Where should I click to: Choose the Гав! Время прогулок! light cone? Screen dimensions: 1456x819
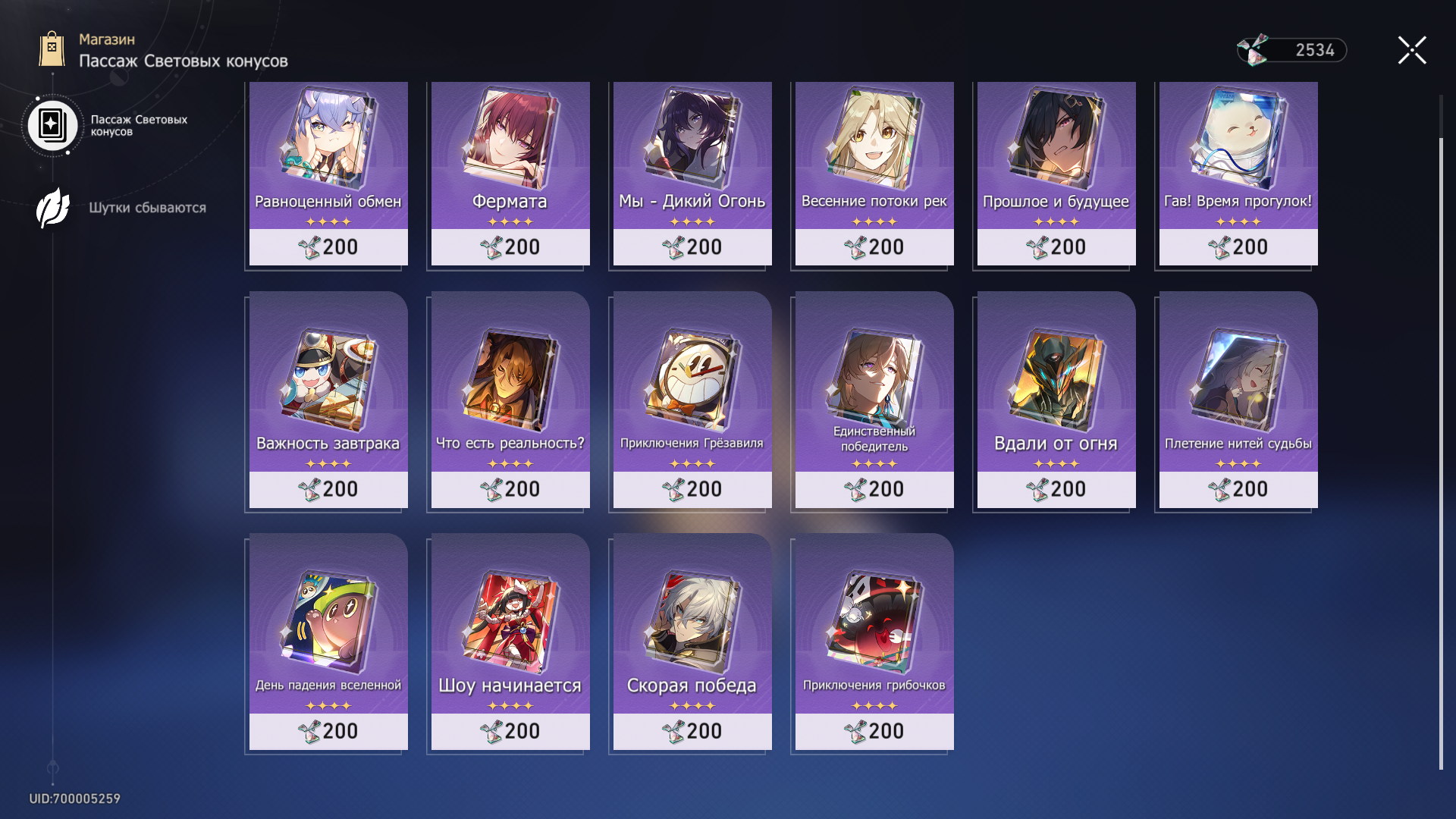1238,173
